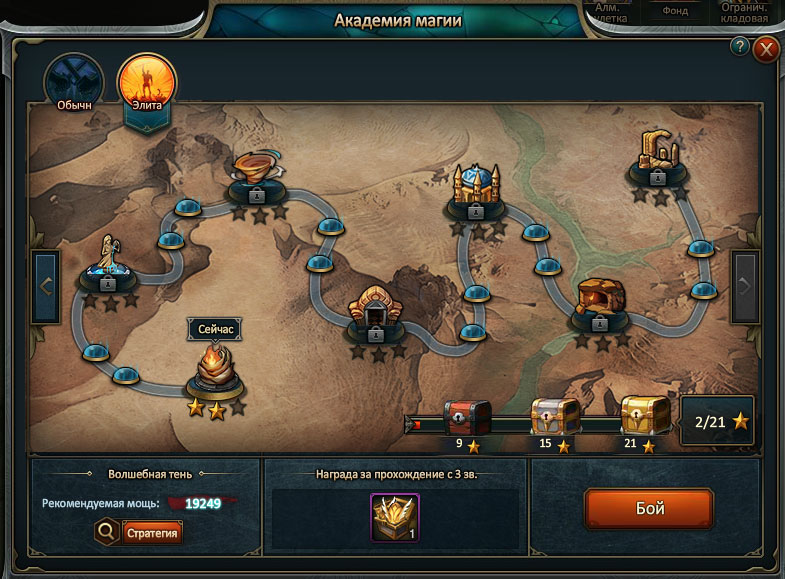The width and height of the screenshot is (785, 579).
Task: Select the locked statue fountain stage
Action: pos(108,263)
